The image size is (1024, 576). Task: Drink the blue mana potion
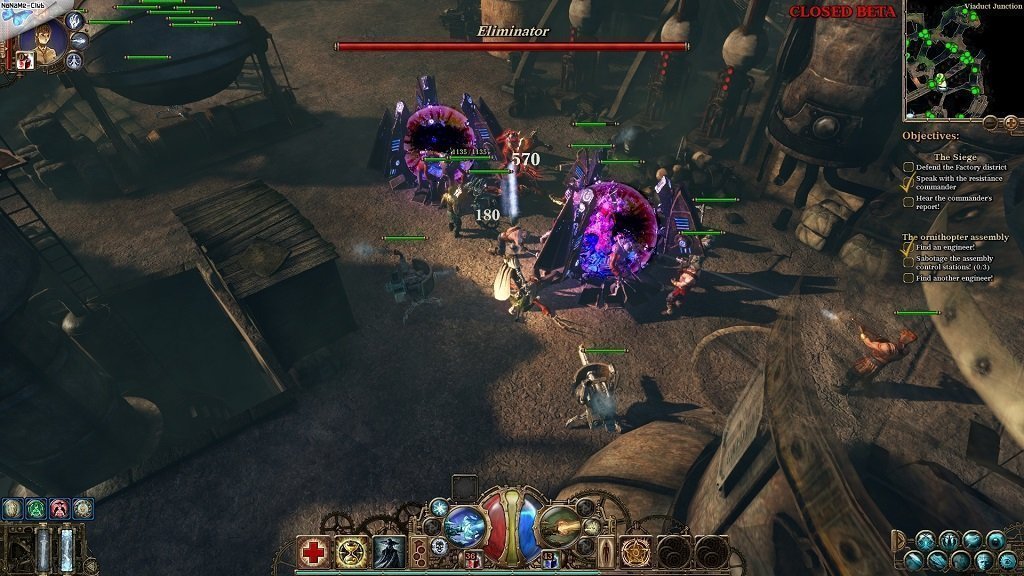pos(549,560)
